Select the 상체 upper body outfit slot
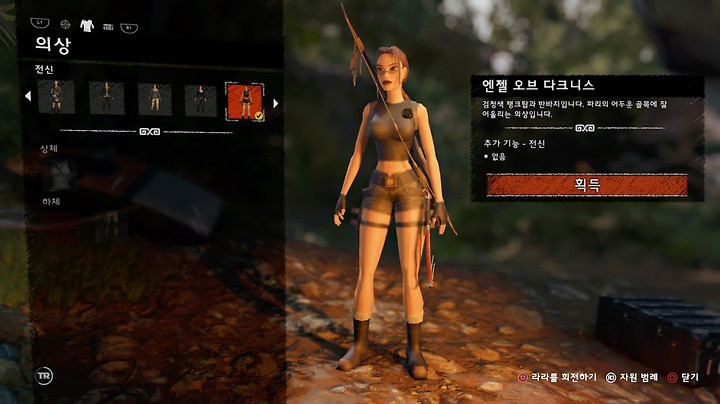This screenshot has height=404, width=720. (60, 174)
